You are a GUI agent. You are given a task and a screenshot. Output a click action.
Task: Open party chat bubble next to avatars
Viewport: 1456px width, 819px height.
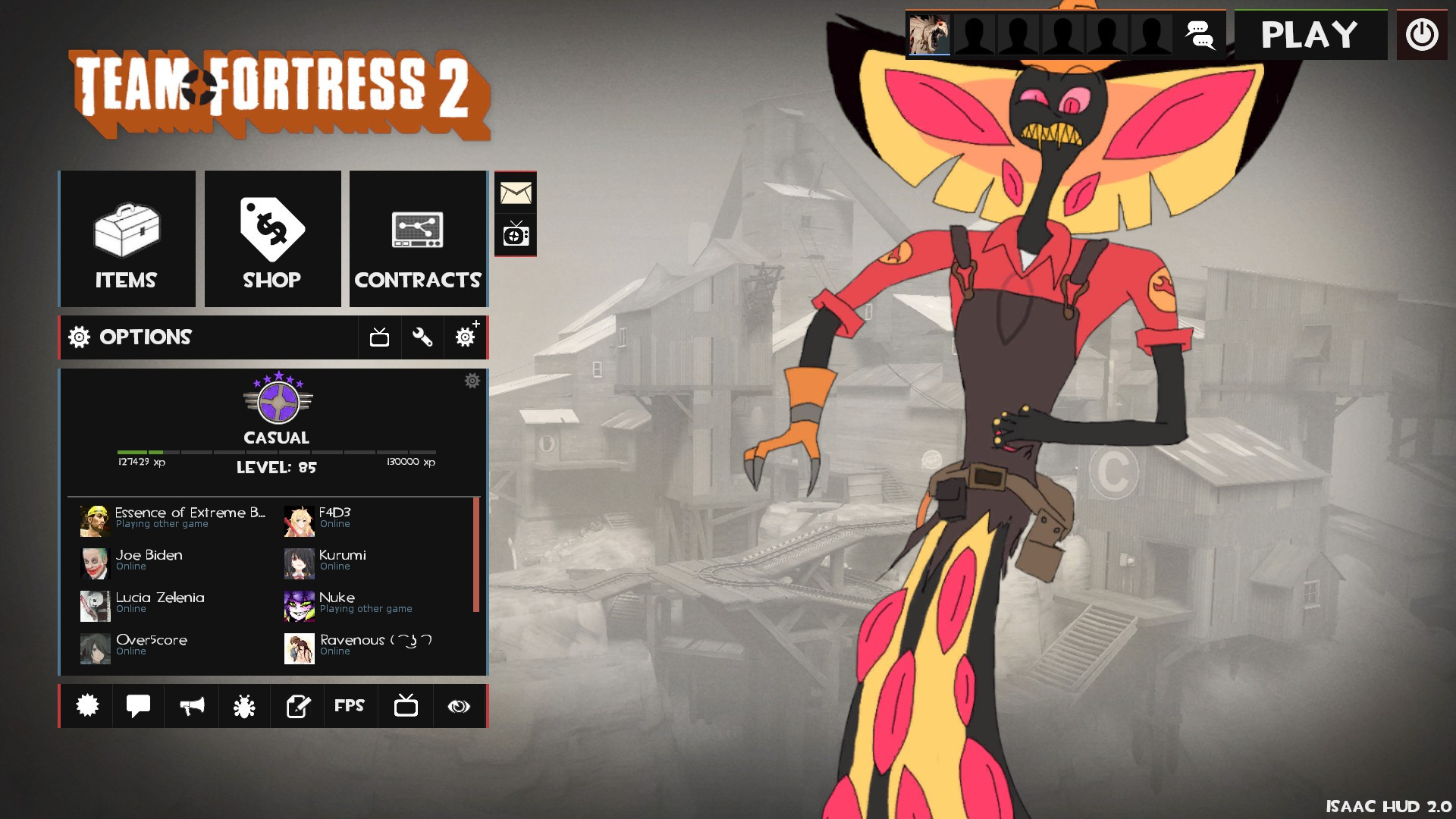1199,35
